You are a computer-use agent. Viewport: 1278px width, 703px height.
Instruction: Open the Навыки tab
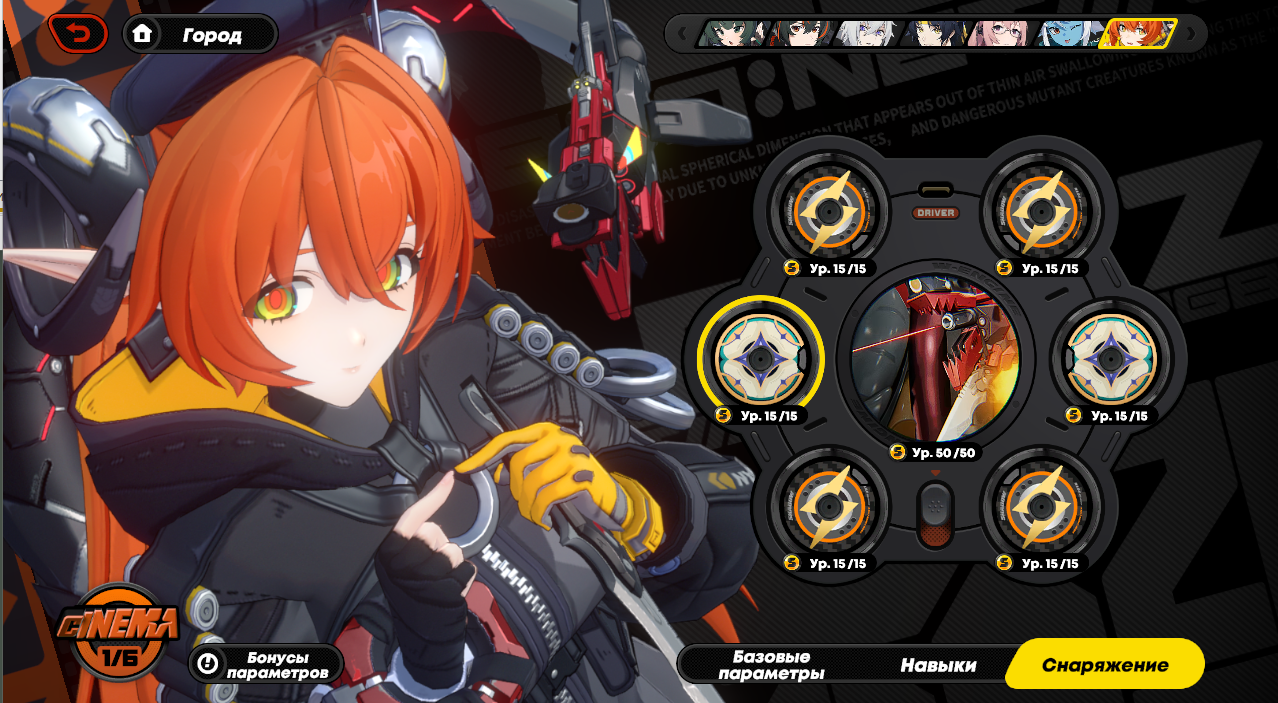(x=938, y=665)
